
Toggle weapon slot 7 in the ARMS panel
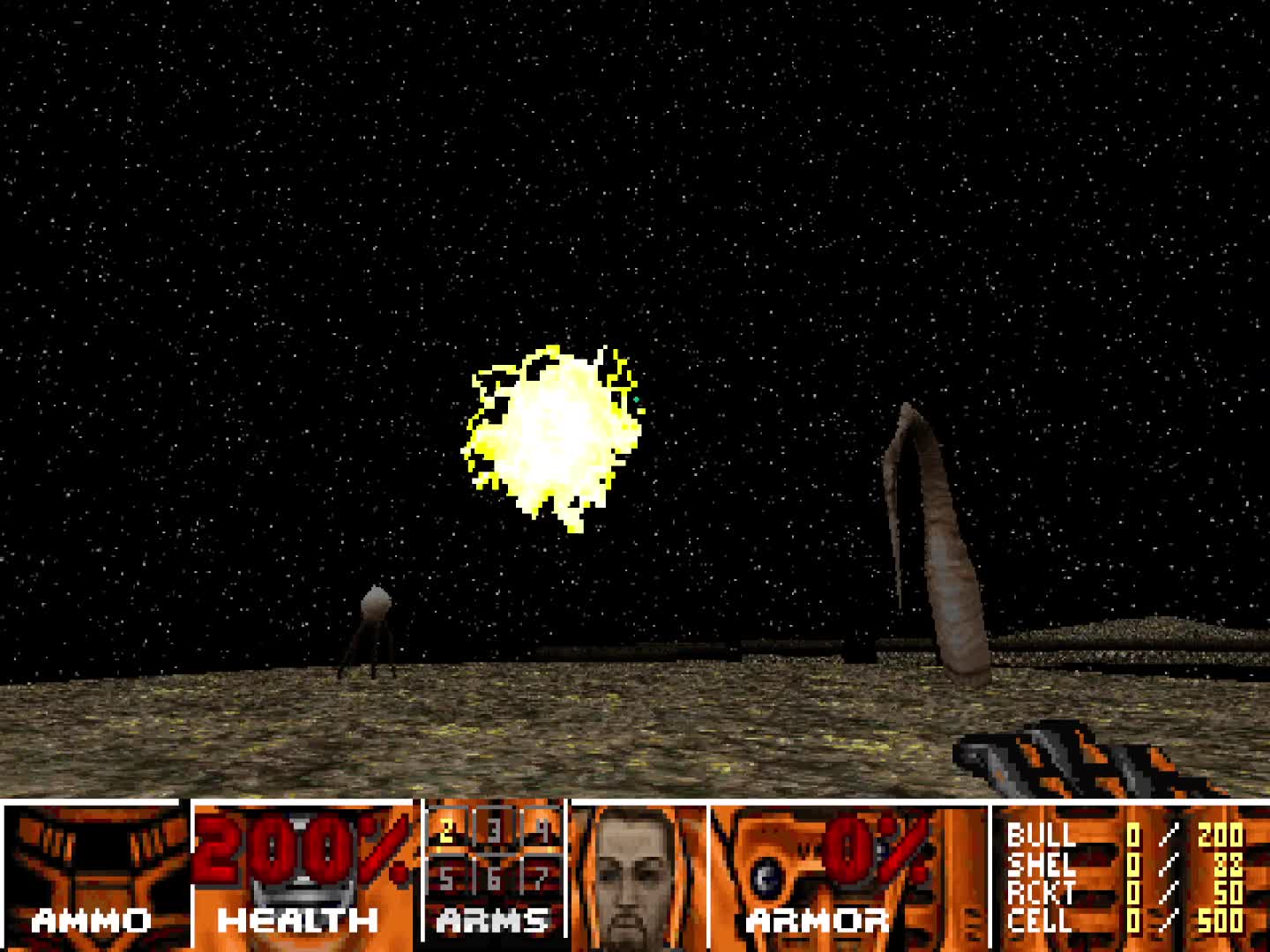[541, 877]
